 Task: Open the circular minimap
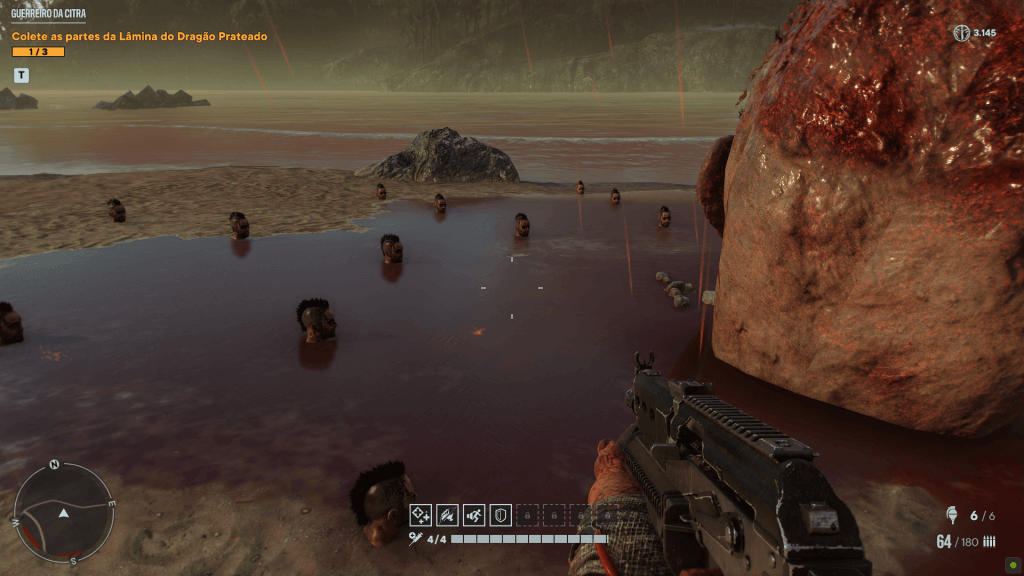63,512
